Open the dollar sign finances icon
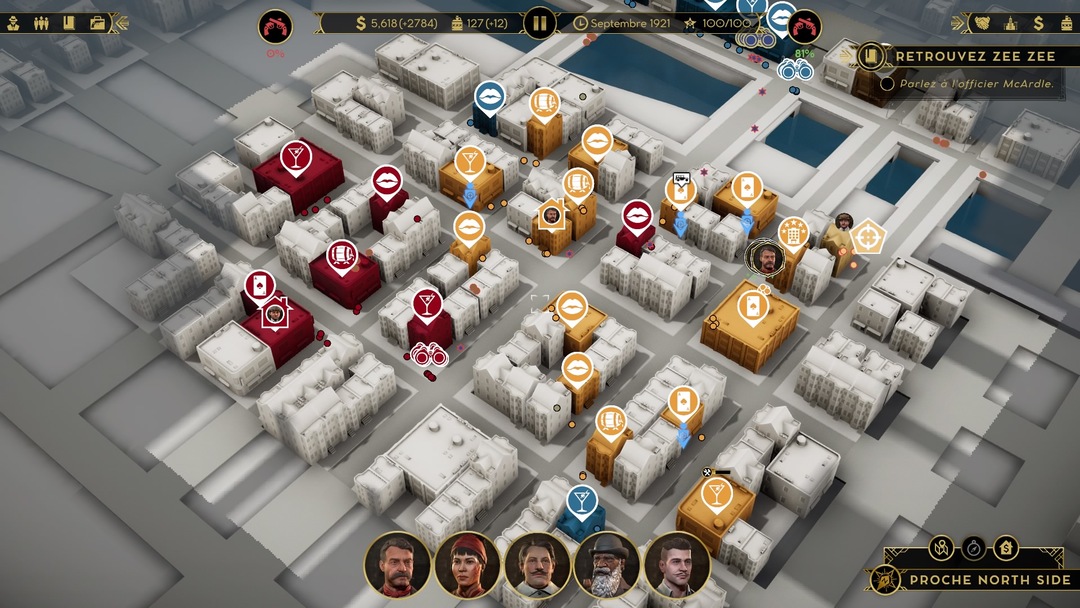Image resolution: width=1080 pixels, height=608 pixels. pos(1039,23)
